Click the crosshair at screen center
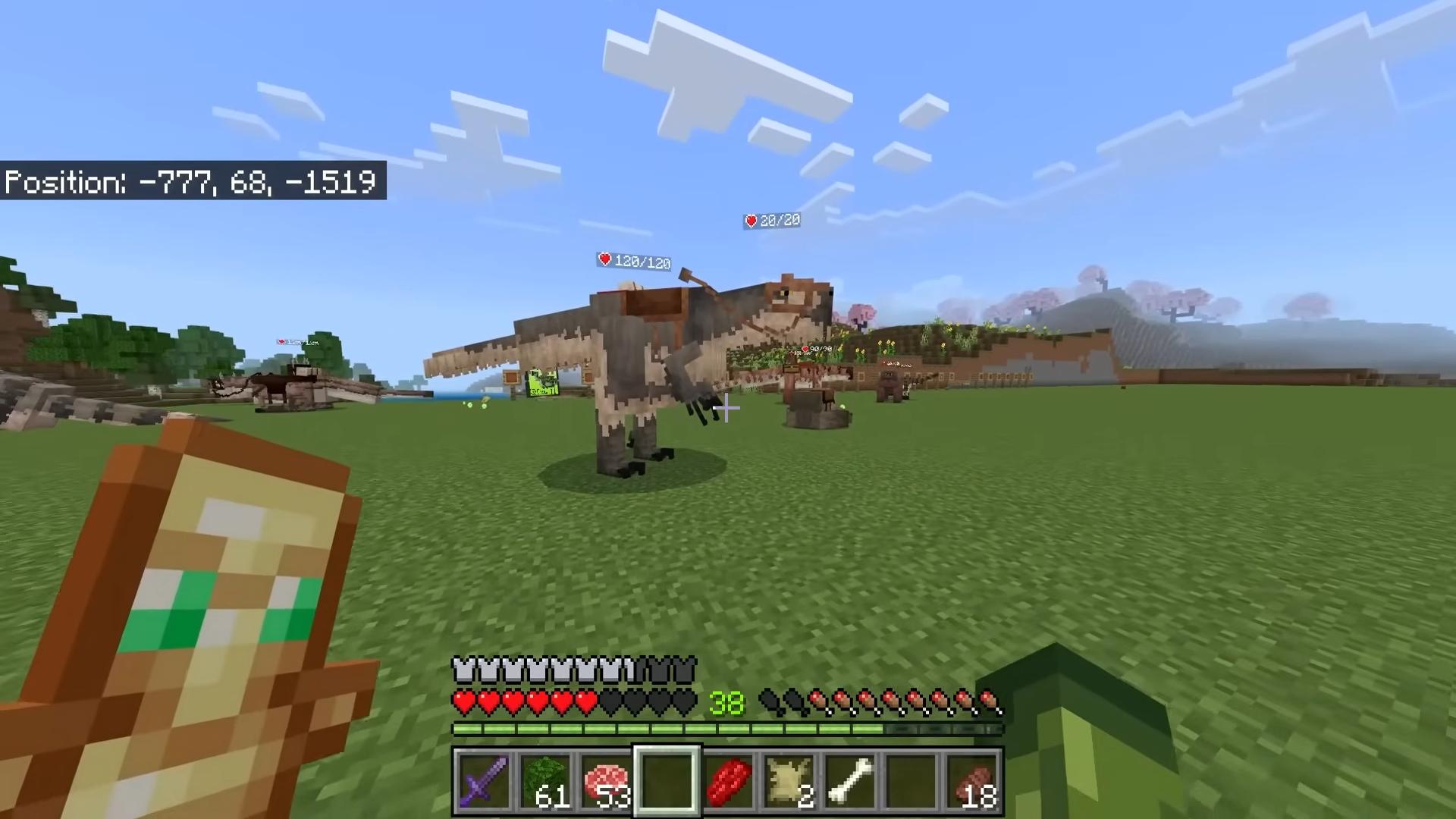This screenshot has width=1456, height=819. click(x=726, y=409)
